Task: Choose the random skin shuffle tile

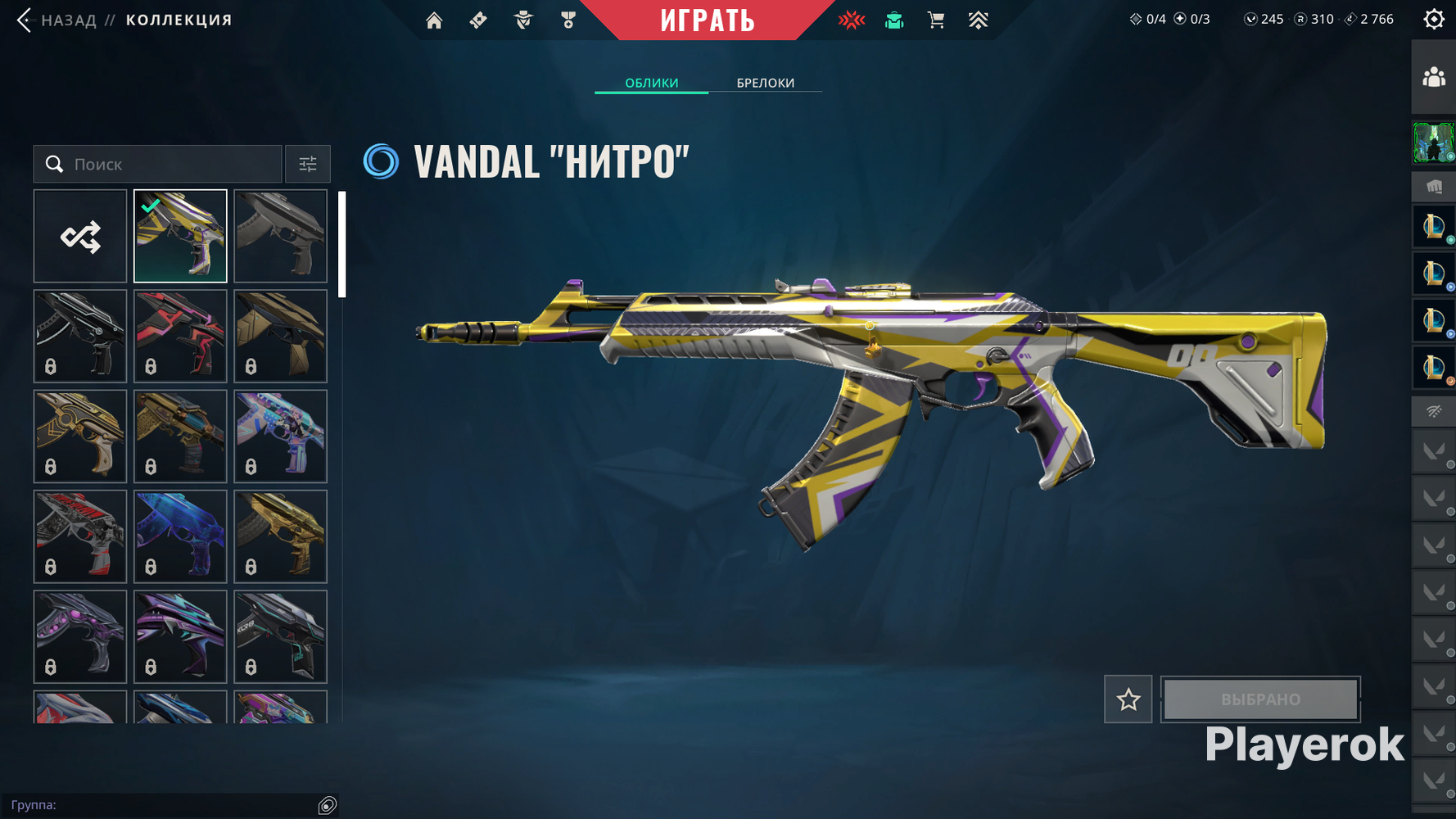Action: 80,237
